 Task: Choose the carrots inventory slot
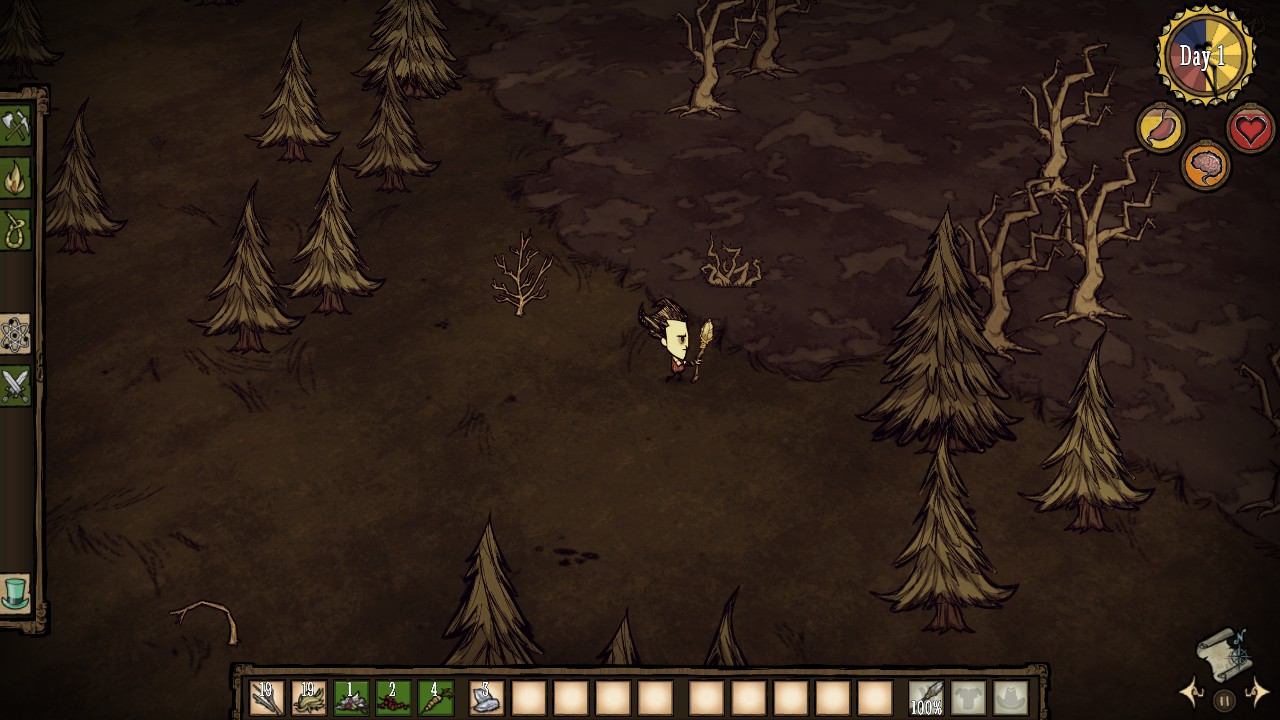[x=435, y=697]
